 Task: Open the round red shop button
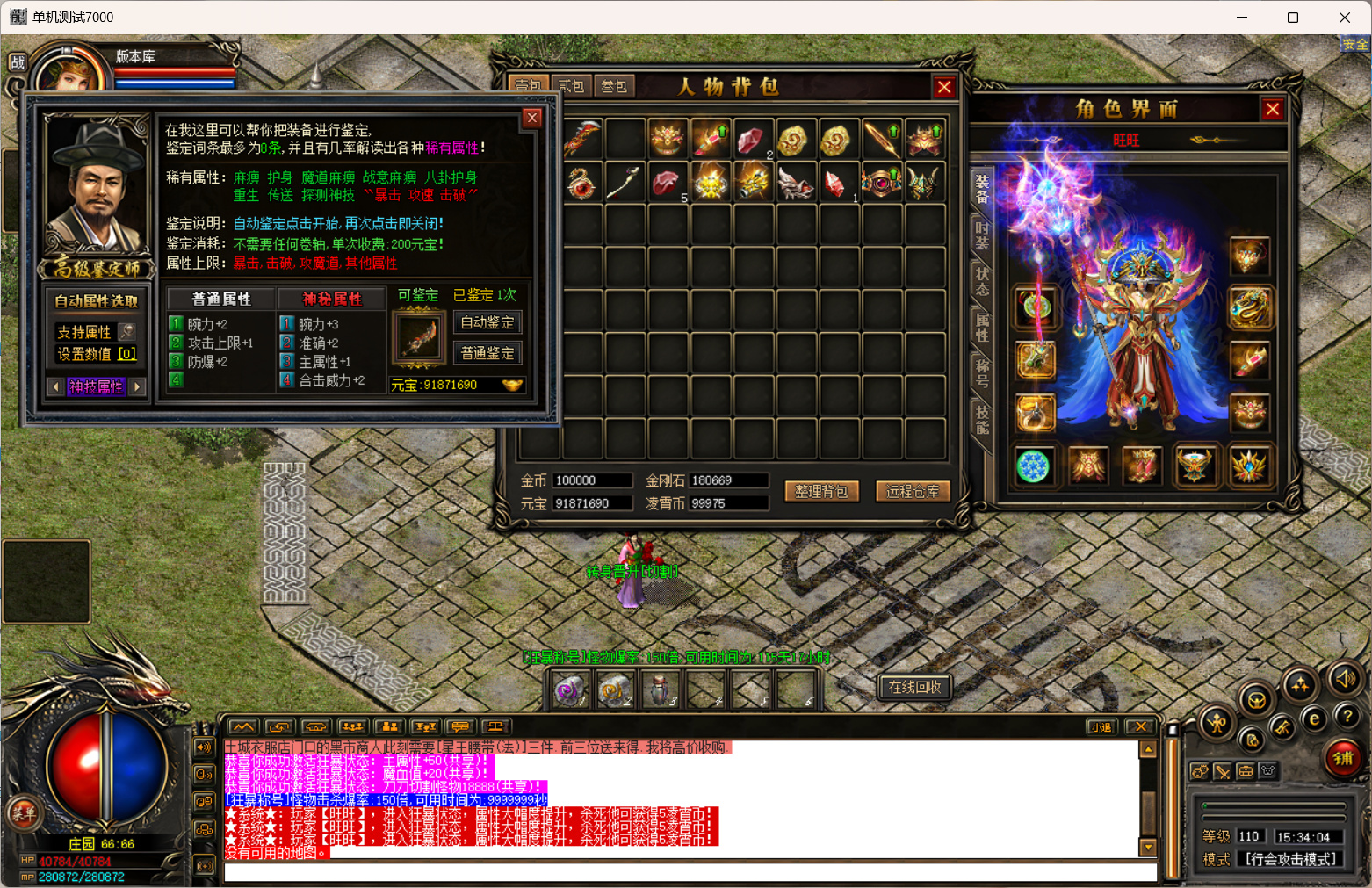pyautogui.click(x=1343, y=758)
